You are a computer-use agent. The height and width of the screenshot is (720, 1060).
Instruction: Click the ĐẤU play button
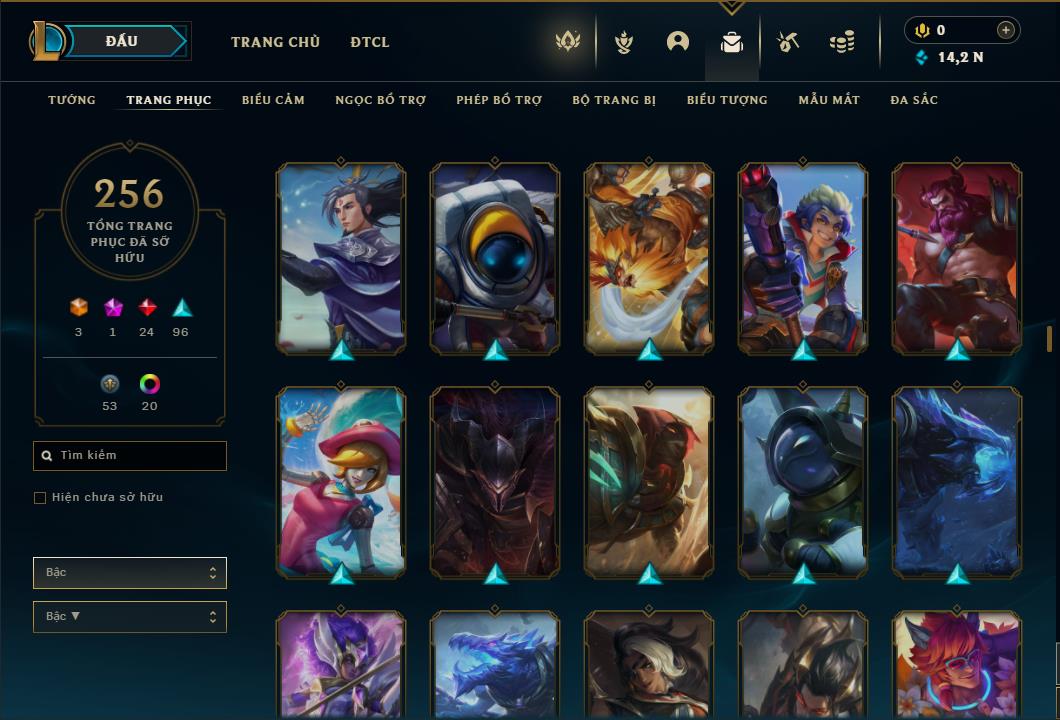[x=121, y=41]
